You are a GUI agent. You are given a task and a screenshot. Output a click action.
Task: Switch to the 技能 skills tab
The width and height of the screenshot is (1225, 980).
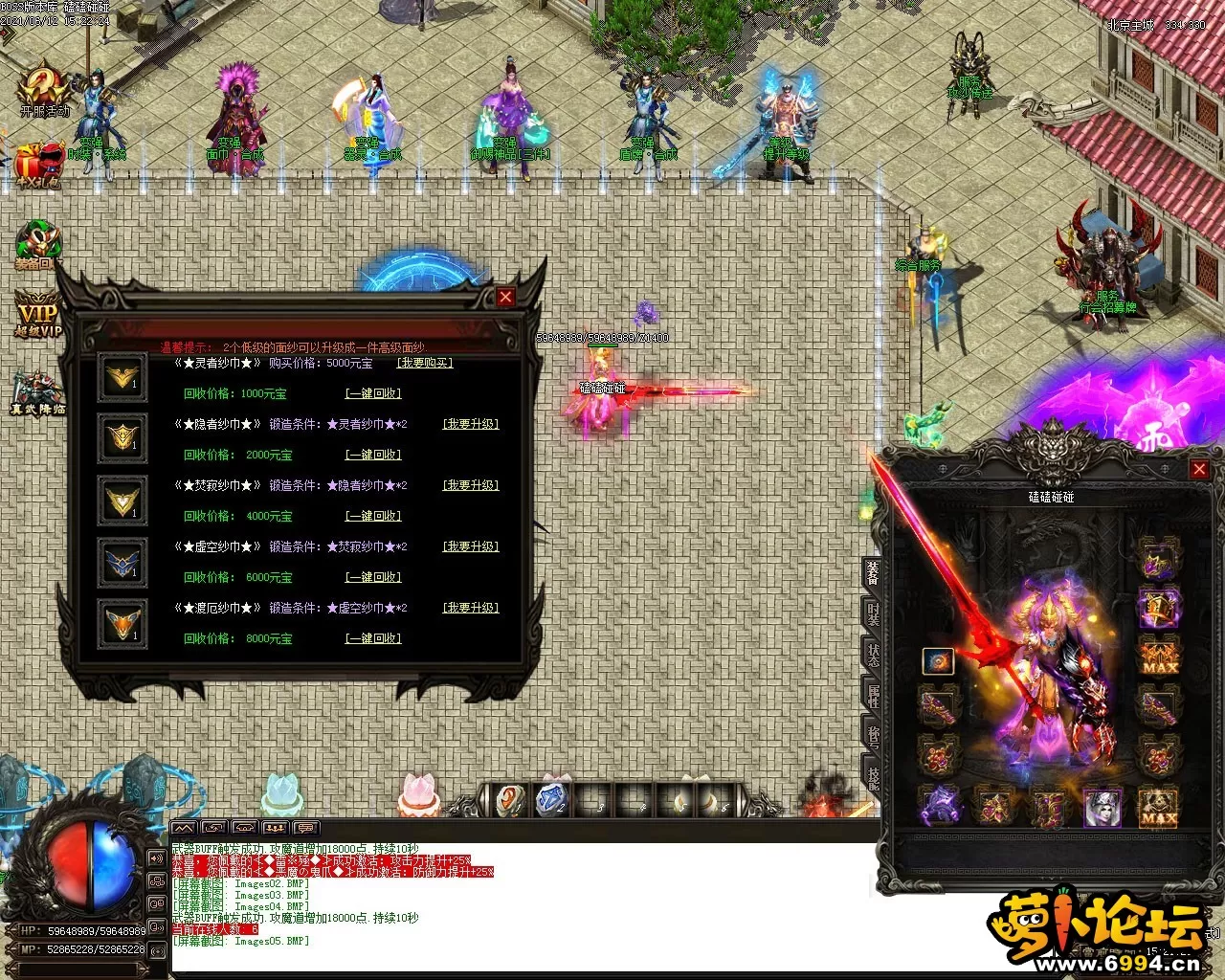click(873, 775)
